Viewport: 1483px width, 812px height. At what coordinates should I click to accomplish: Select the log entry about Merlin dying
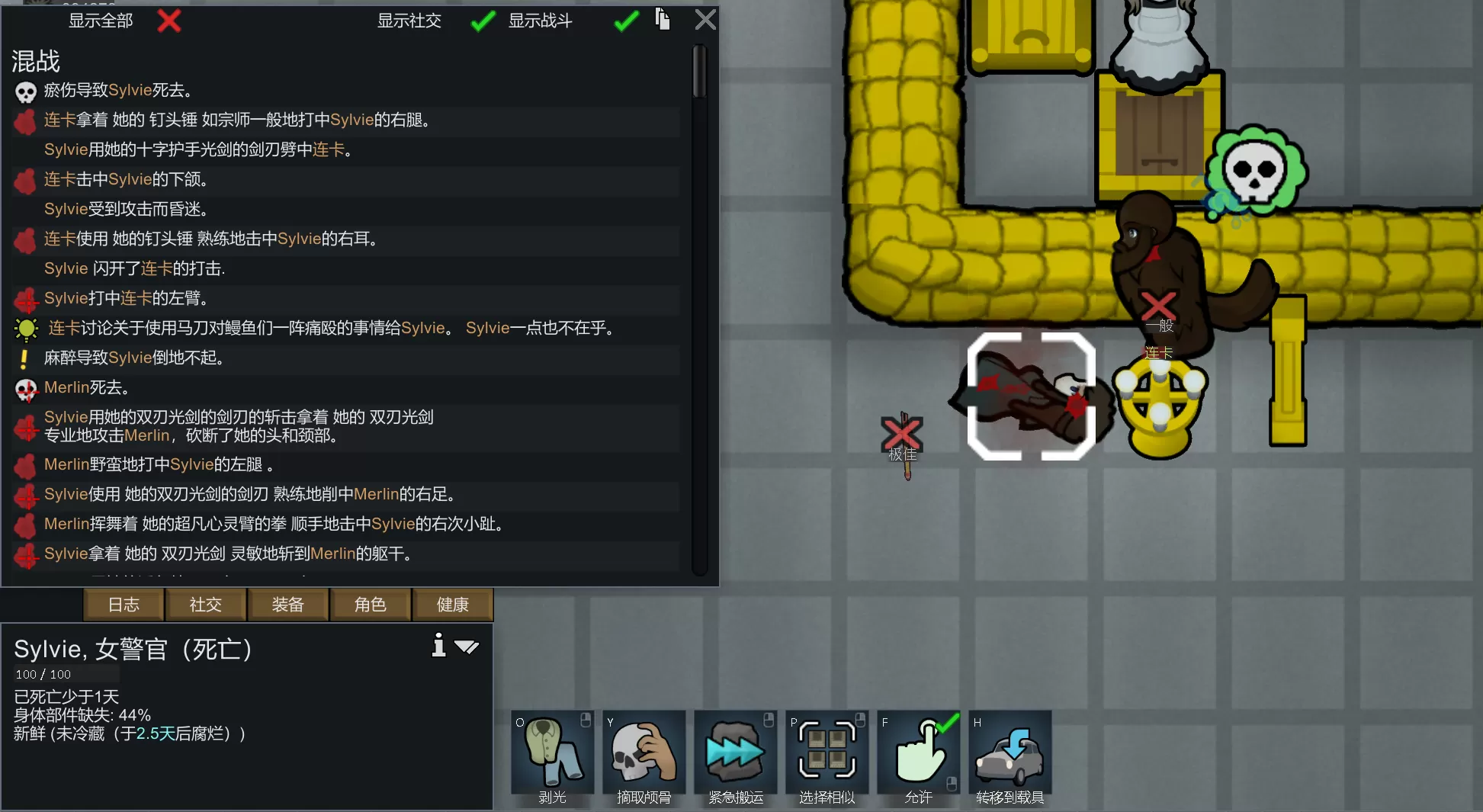pos(86,387)
